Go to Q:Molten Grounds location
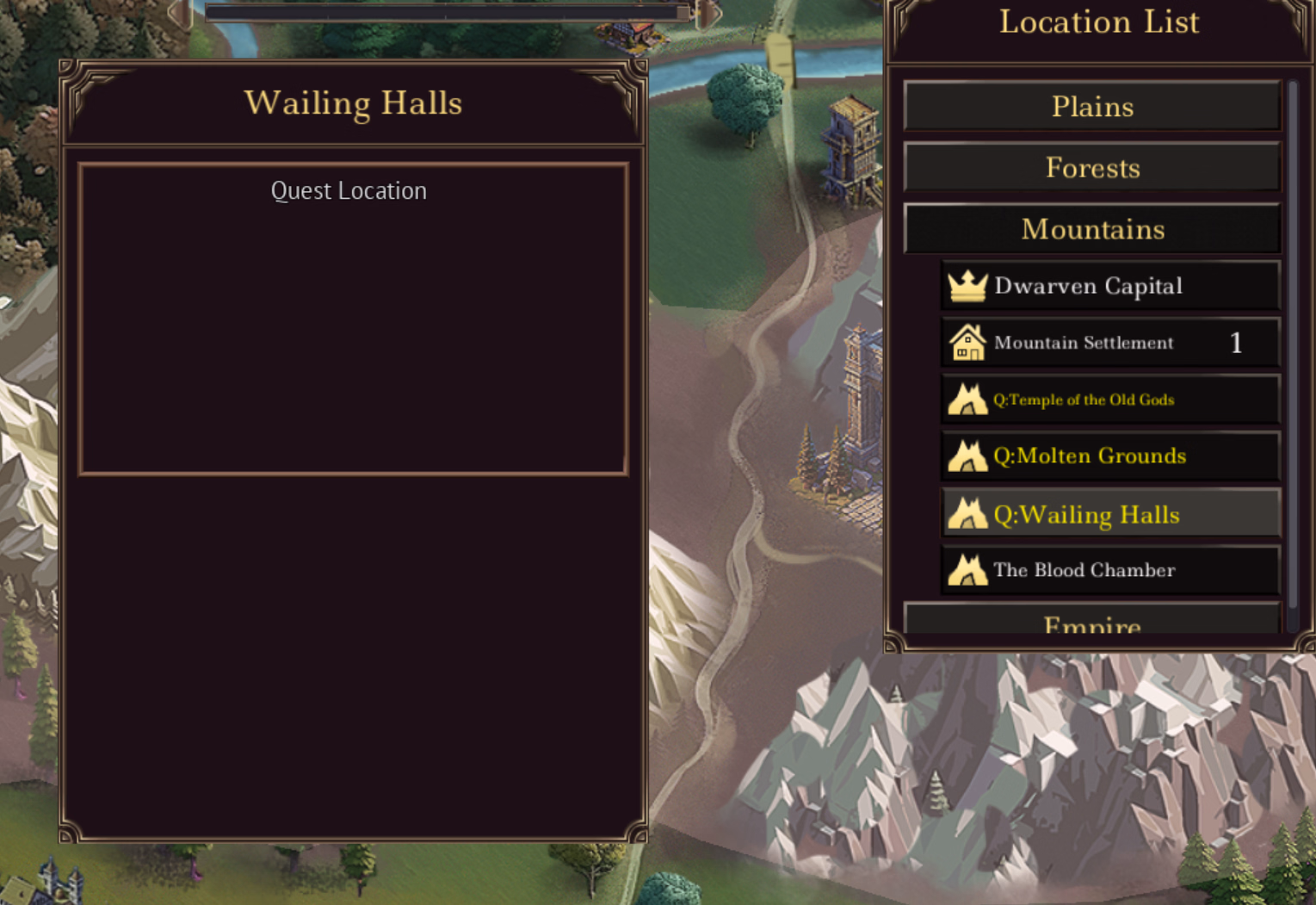 click(1110, 456)
